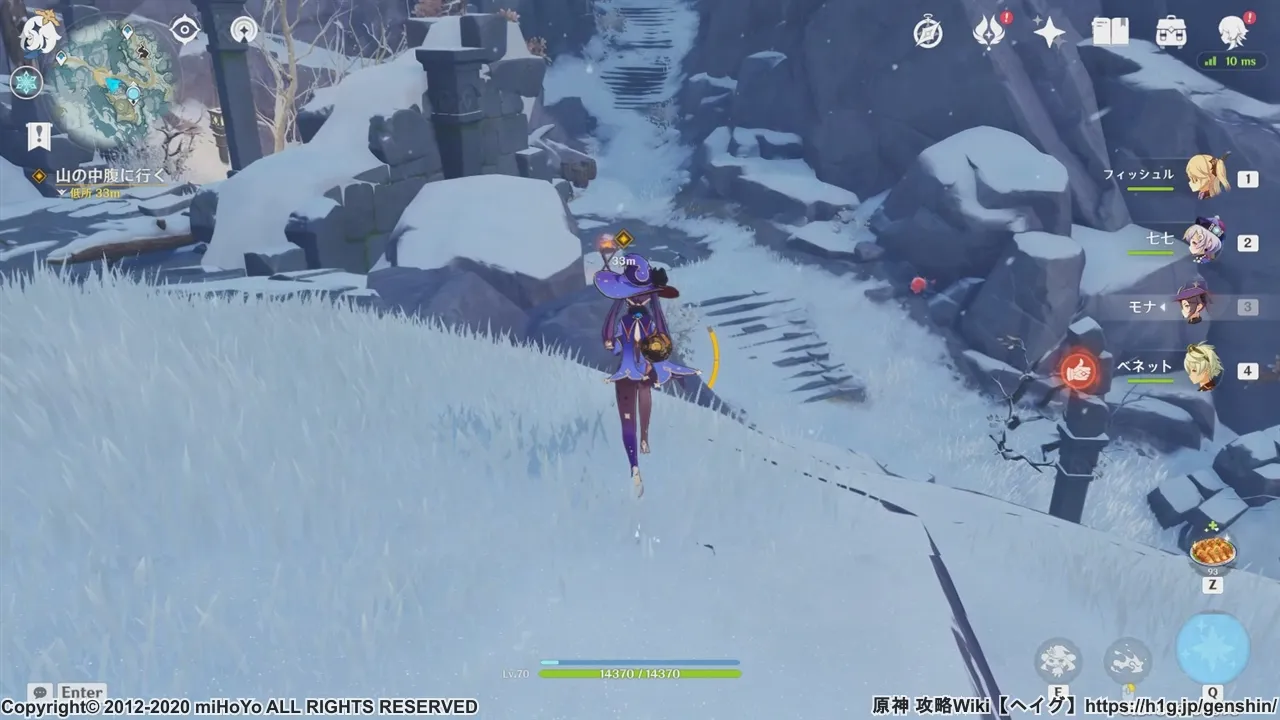This screenshot has width=1280, height=720.
Task: Trigger the elemental skill bound to E
Action: point(1056,659)
